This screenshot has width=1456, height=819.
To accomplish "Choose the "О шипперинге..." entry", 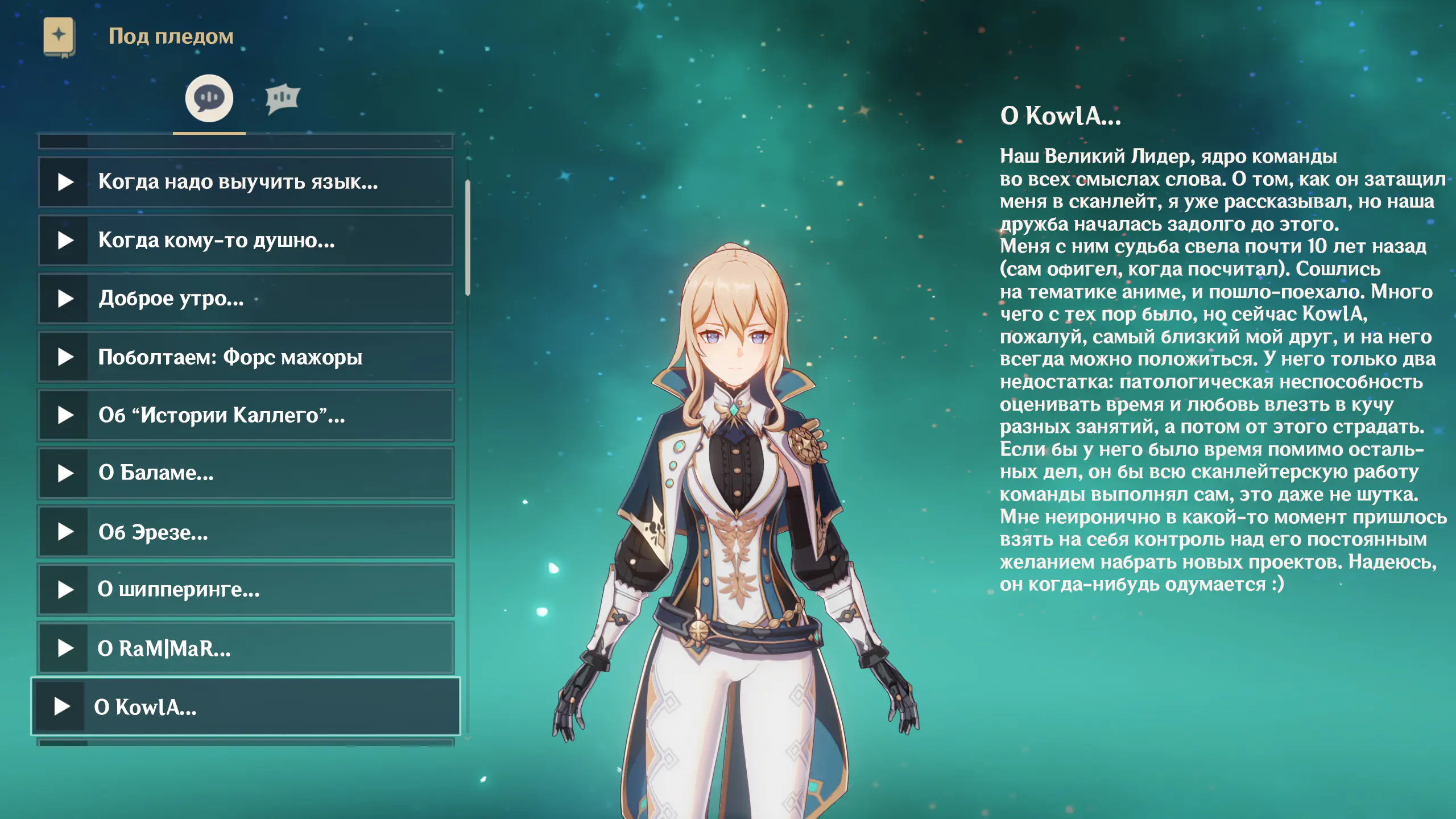I will [x=246, y=590].
